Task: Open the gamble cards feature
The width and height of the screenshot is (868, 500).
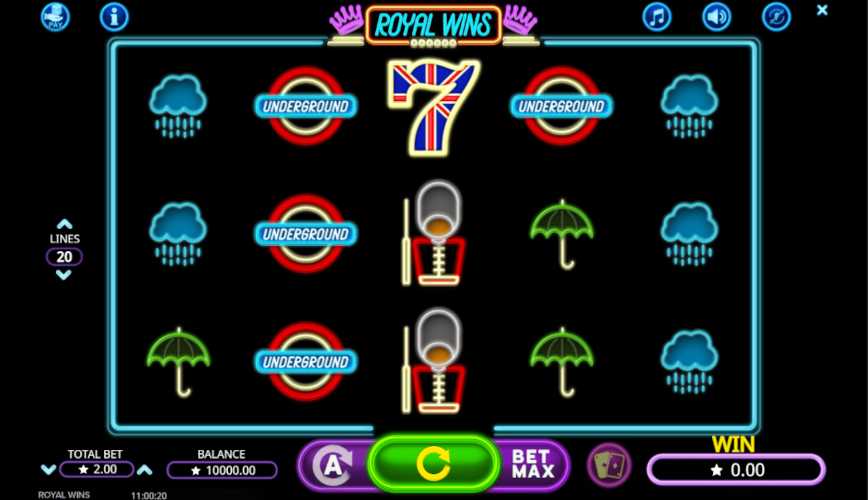Action: click(608, 465)
